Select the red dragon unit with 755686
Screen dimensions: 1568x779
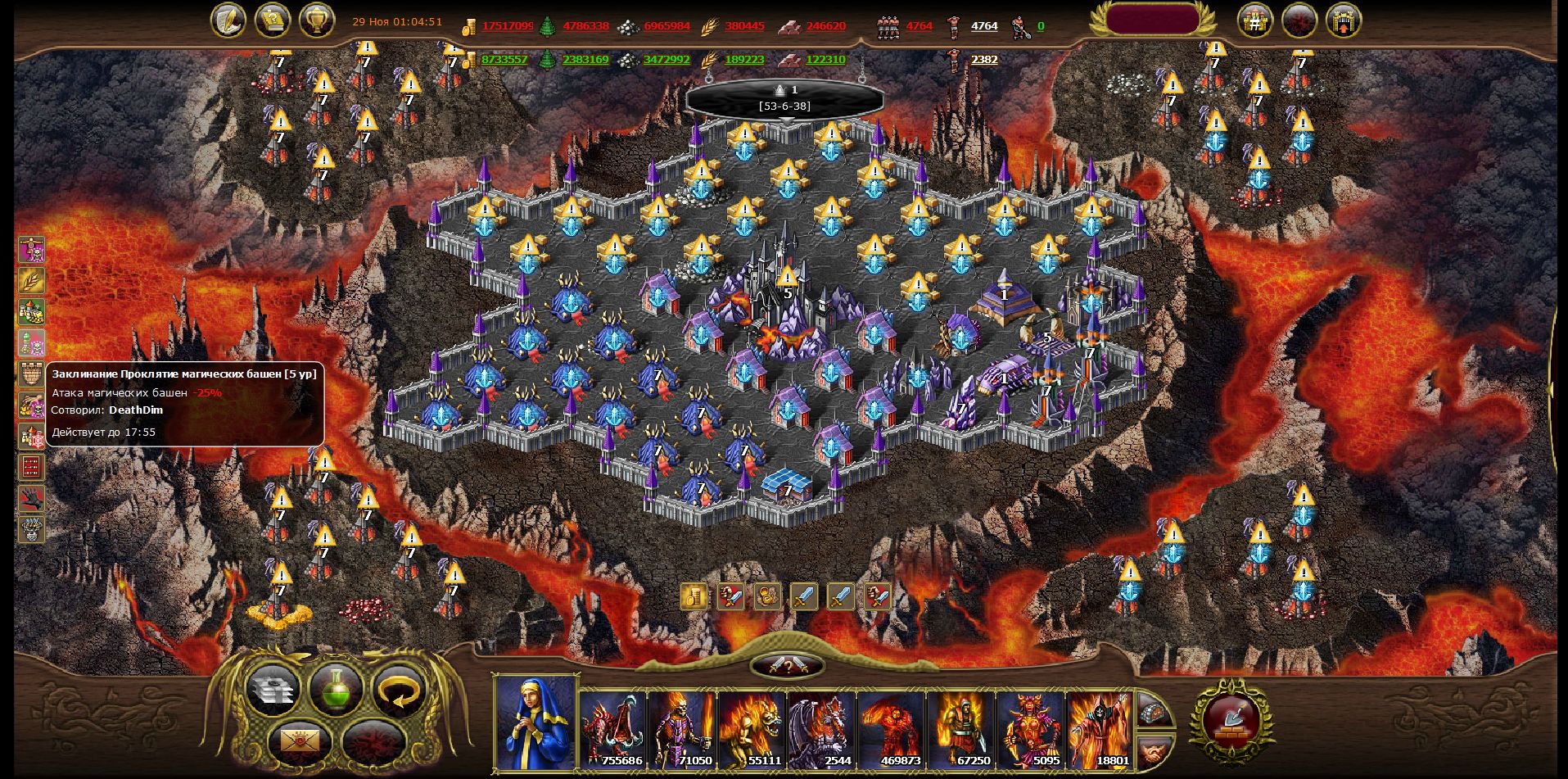tap(612, 729)
